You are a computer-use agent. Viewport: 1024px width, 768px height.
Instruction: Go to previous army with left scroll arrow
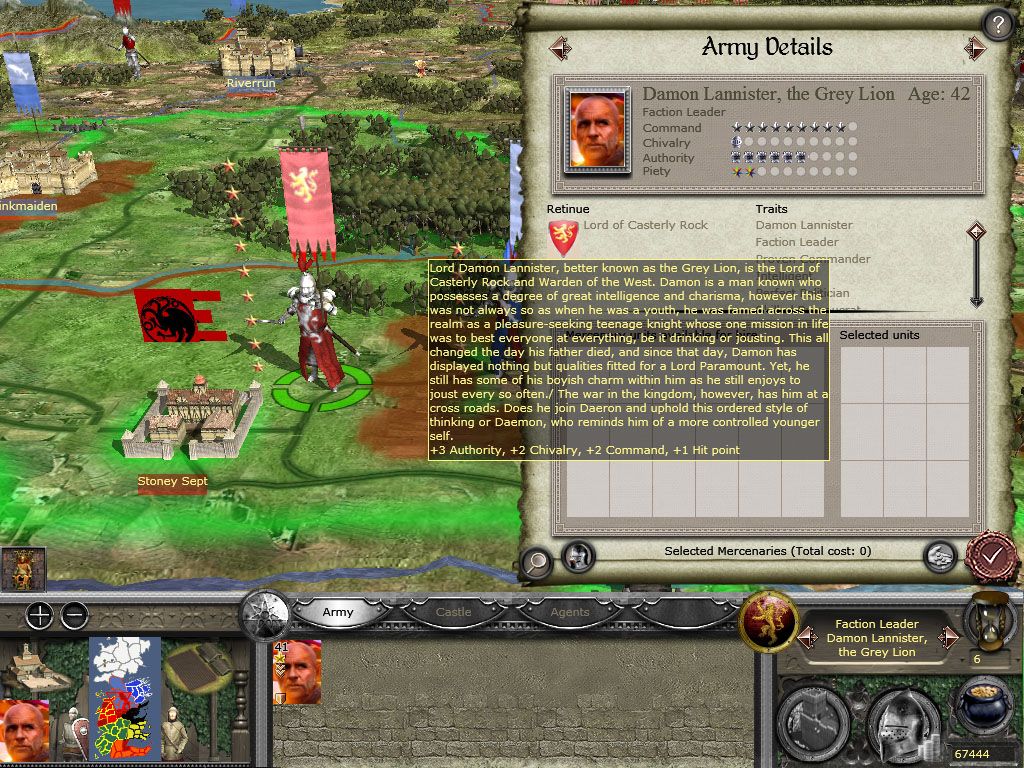[560, 47]
